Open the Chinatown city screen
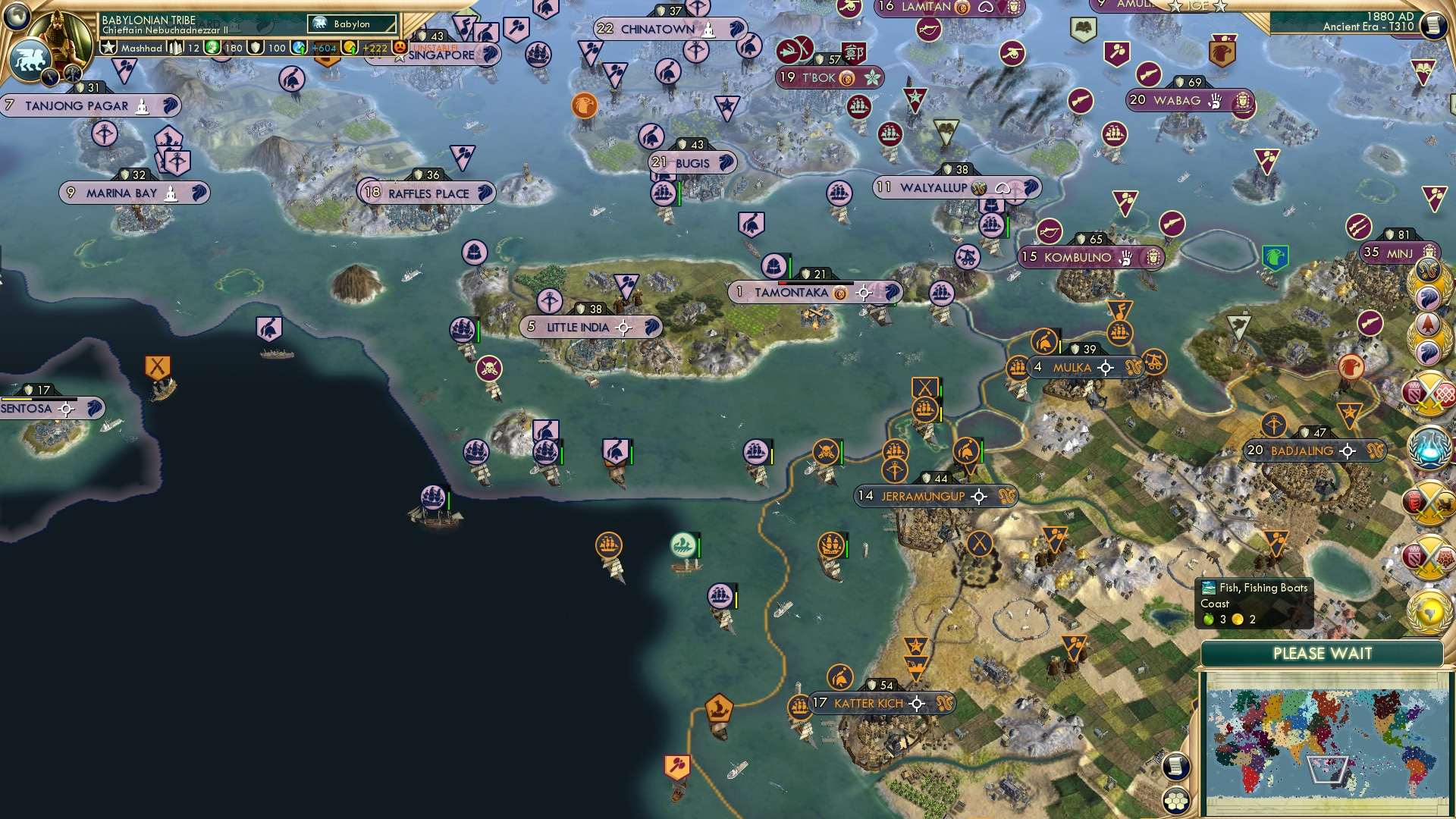Image resolution: width=1456 pixels, height=819 pixels. pos(657,29)
